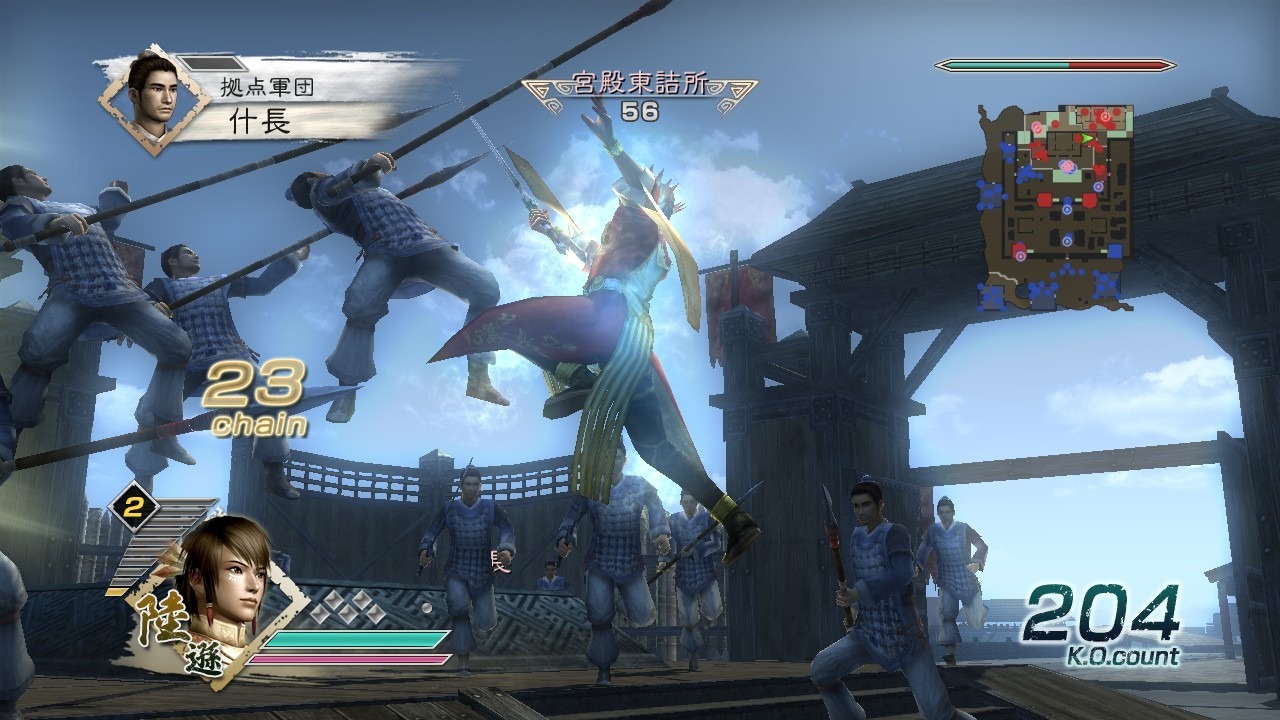Click the 宮殿東詰所 base banner
This screenshot has width=1280, height=720.
(639, 86)
